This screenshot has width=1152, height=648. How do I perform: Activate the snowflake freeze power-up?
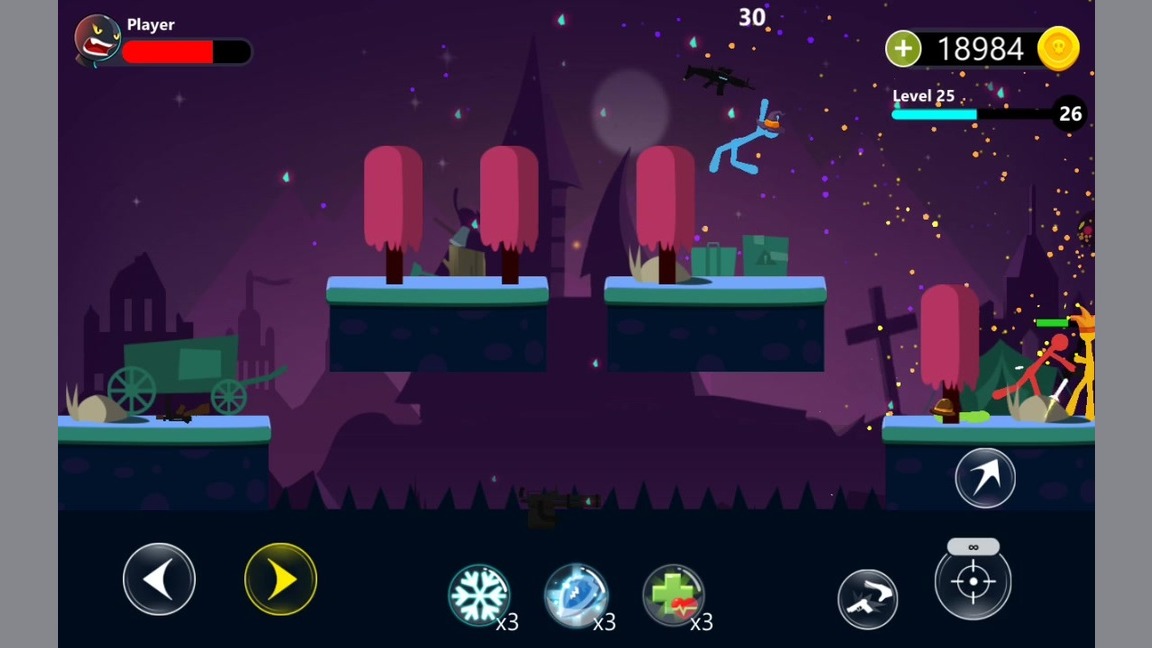pos(479,595)
